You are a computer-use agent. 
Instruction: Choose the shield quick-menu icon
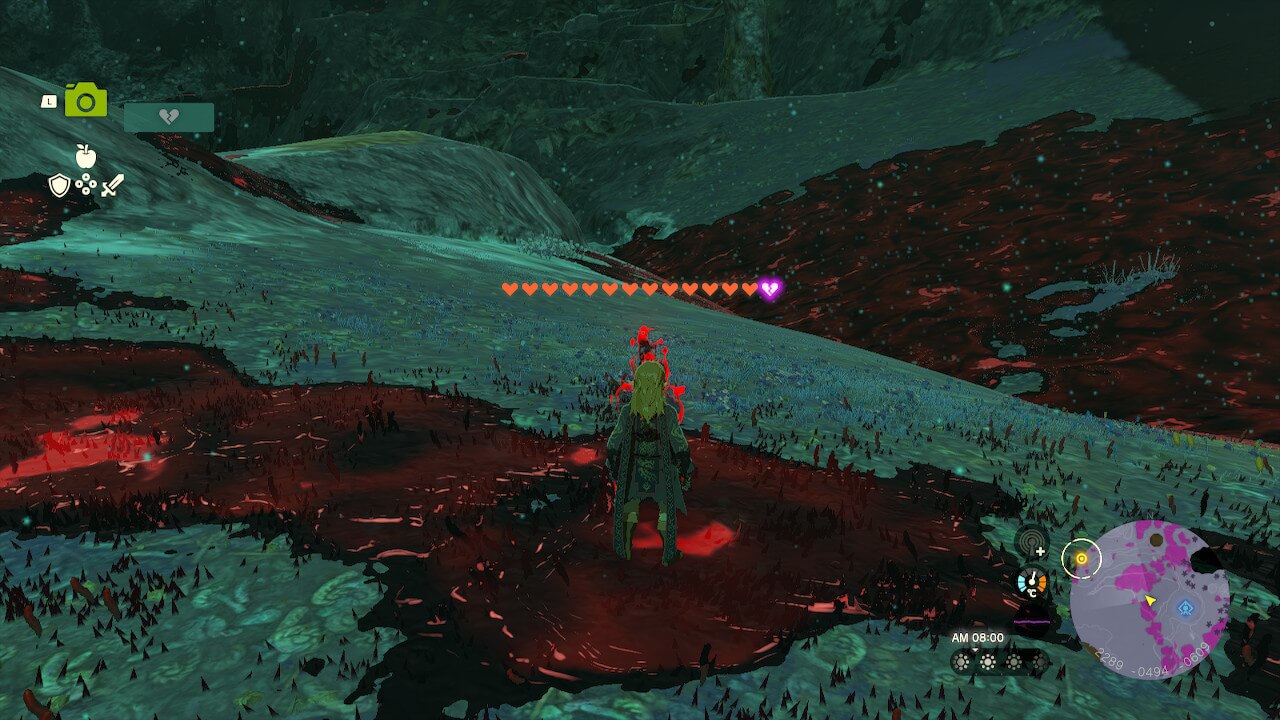[59, 185]
